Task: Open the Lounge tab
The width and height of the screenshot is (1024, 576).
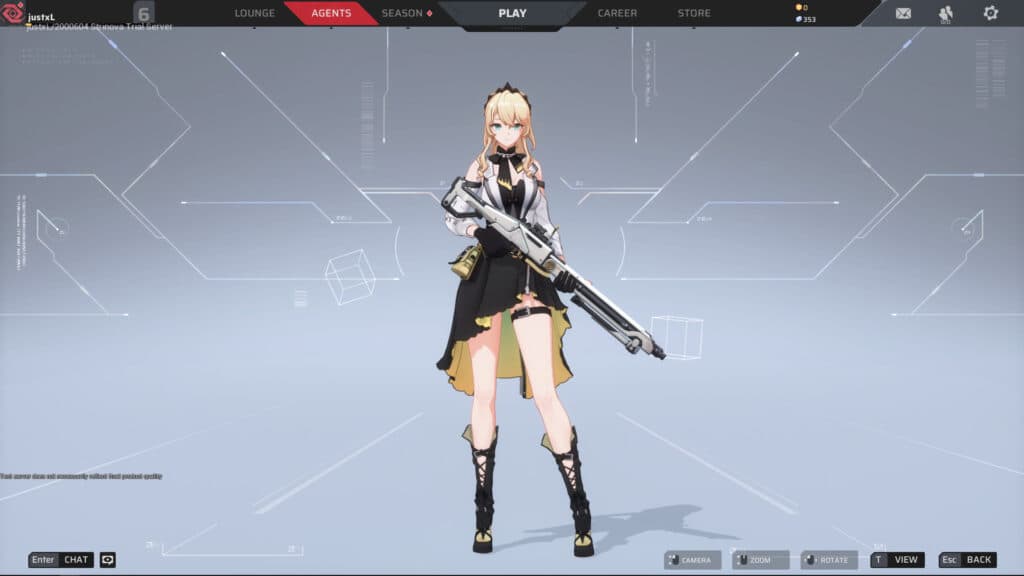Action: tap(254, 13)
